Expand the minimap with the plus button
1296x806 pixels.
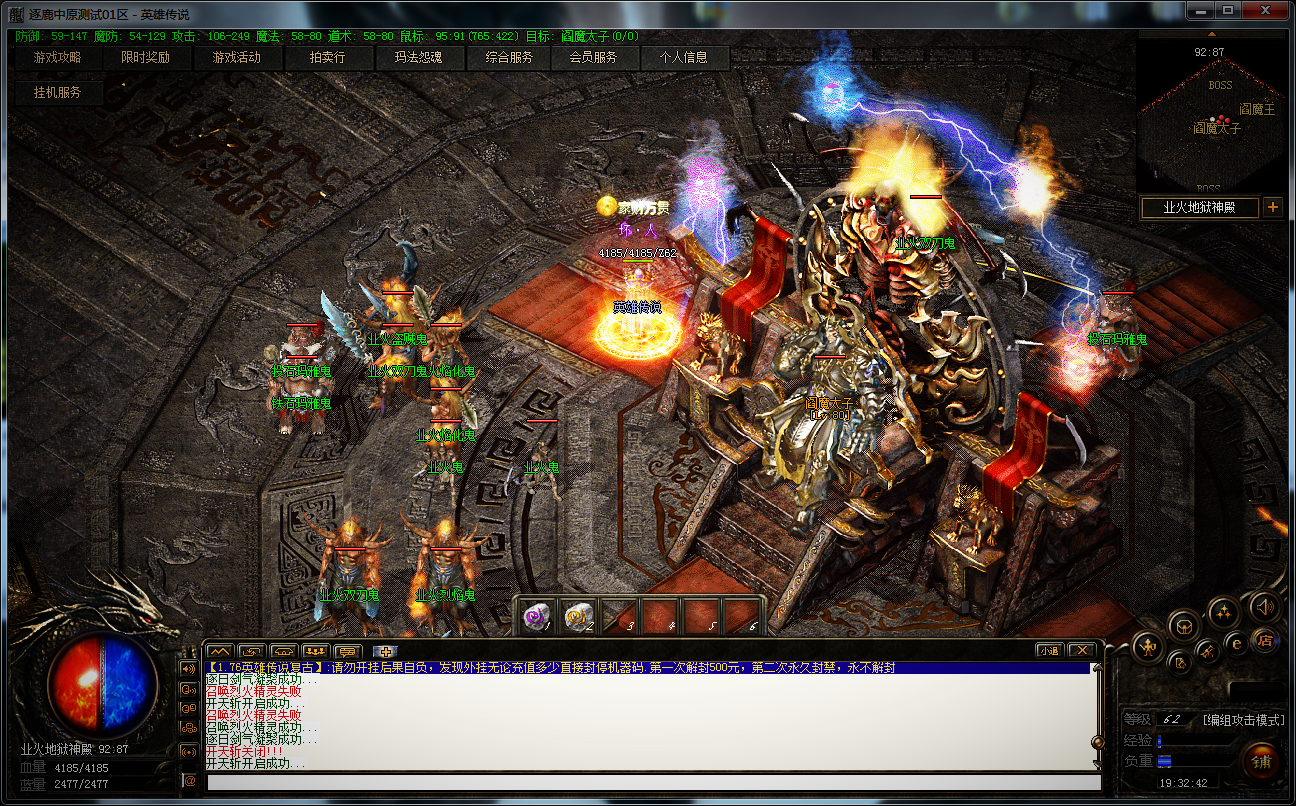coord(1273,208)
